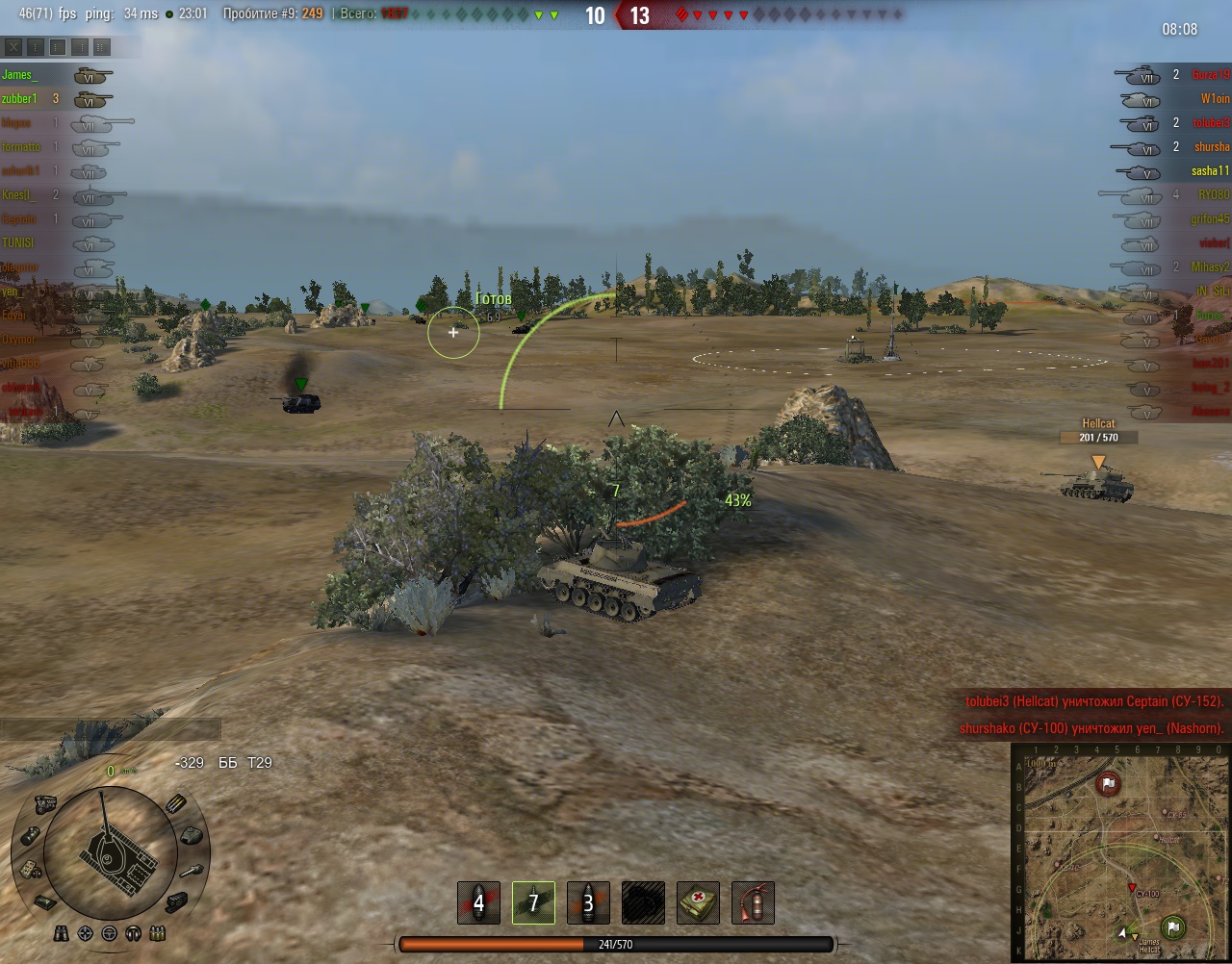Image resolution: width=1232 pixels, height=964 pixels.
Task: Click the steering wheel driver icon
Action: [x=110, y=933]
